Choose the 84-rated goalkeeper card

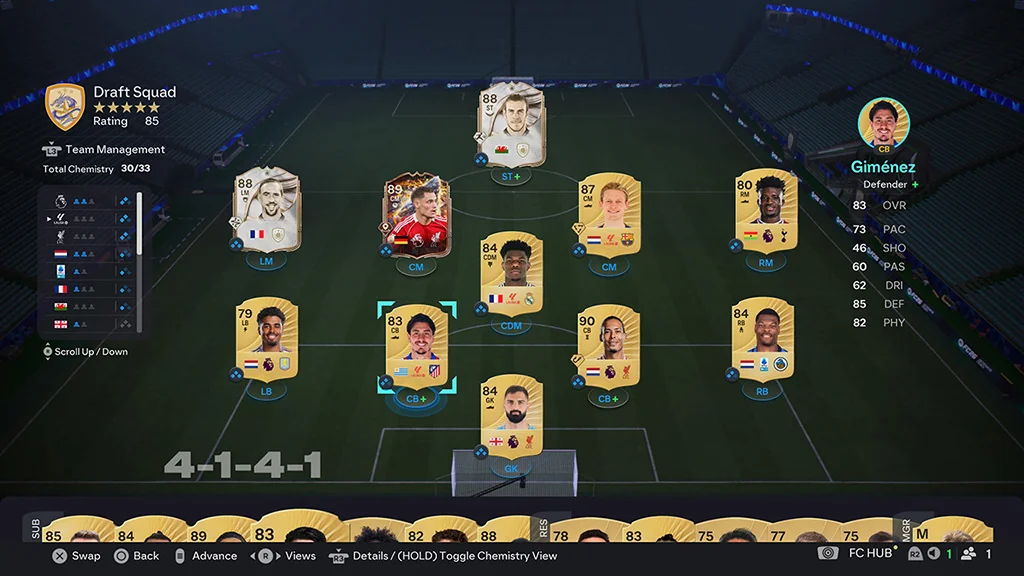pyautogui.click(x=511, y=417)
